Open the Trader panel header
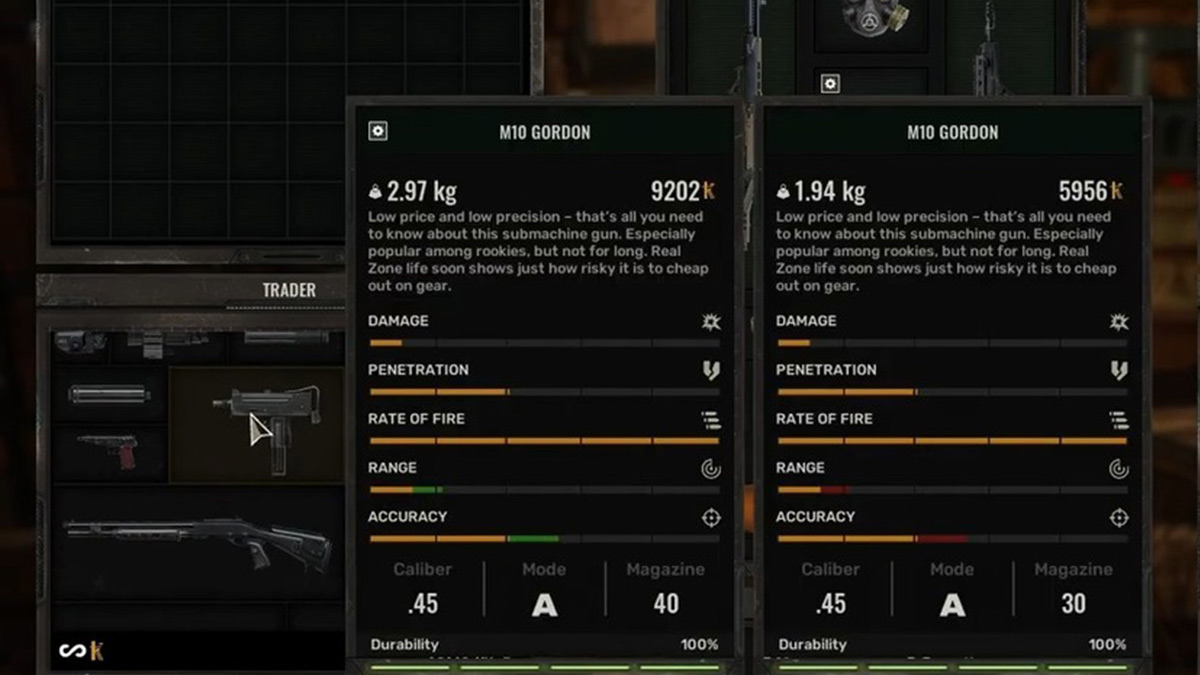Viewport: 1200px width, 675px height. [x=289, y=290]
